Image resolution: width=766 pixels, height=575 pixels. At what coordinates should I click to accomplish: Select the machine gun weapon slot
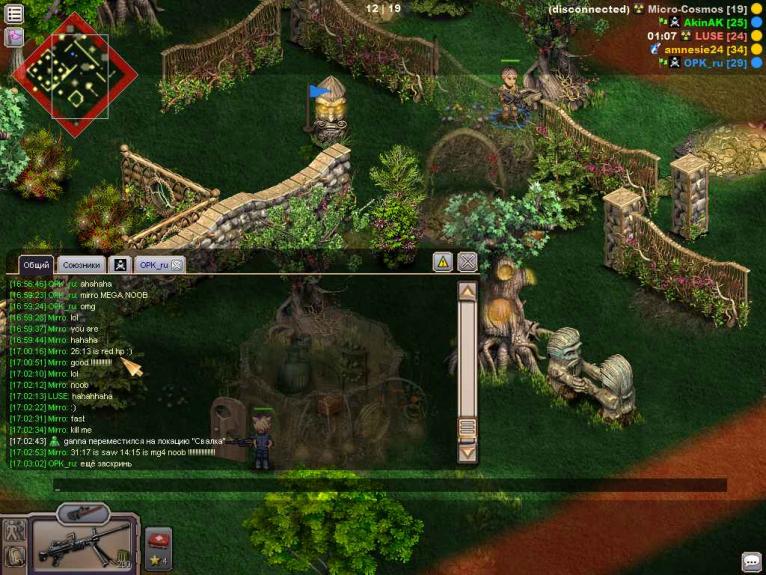[x=83, y=545]
